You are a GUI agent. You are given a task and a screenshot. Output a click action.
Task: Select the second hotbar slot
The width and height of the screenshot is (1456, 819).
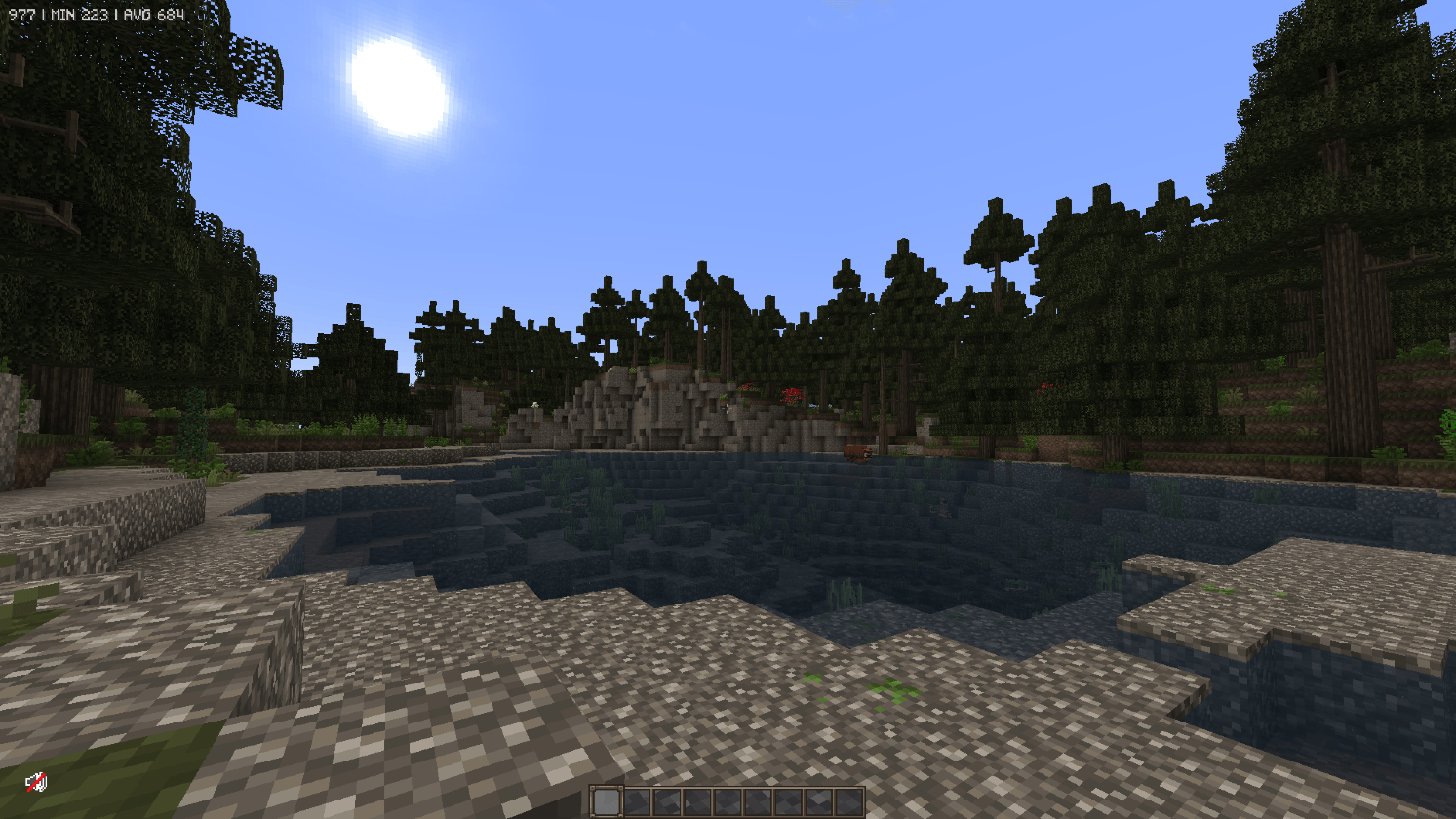tap(637, 801)
